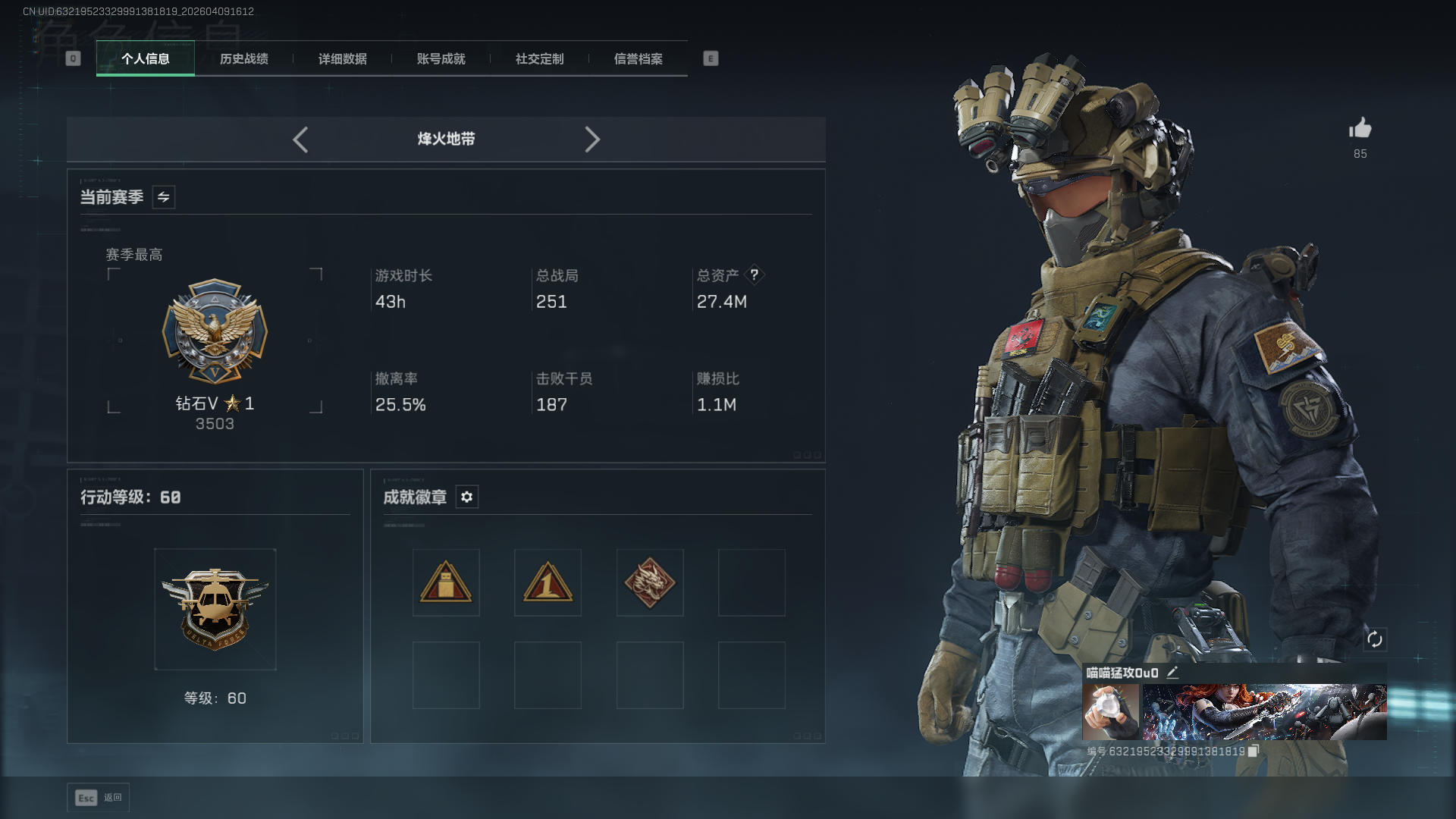Rotate the character model with refresh icon

point(1375,639)
